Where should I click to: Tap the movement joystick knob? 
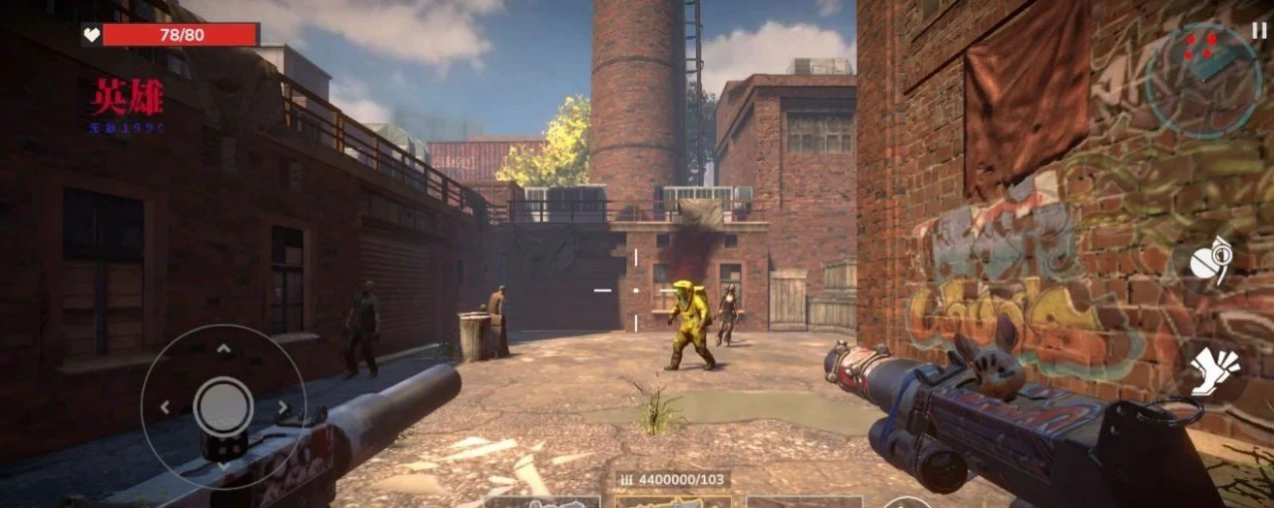coord(223,406)
